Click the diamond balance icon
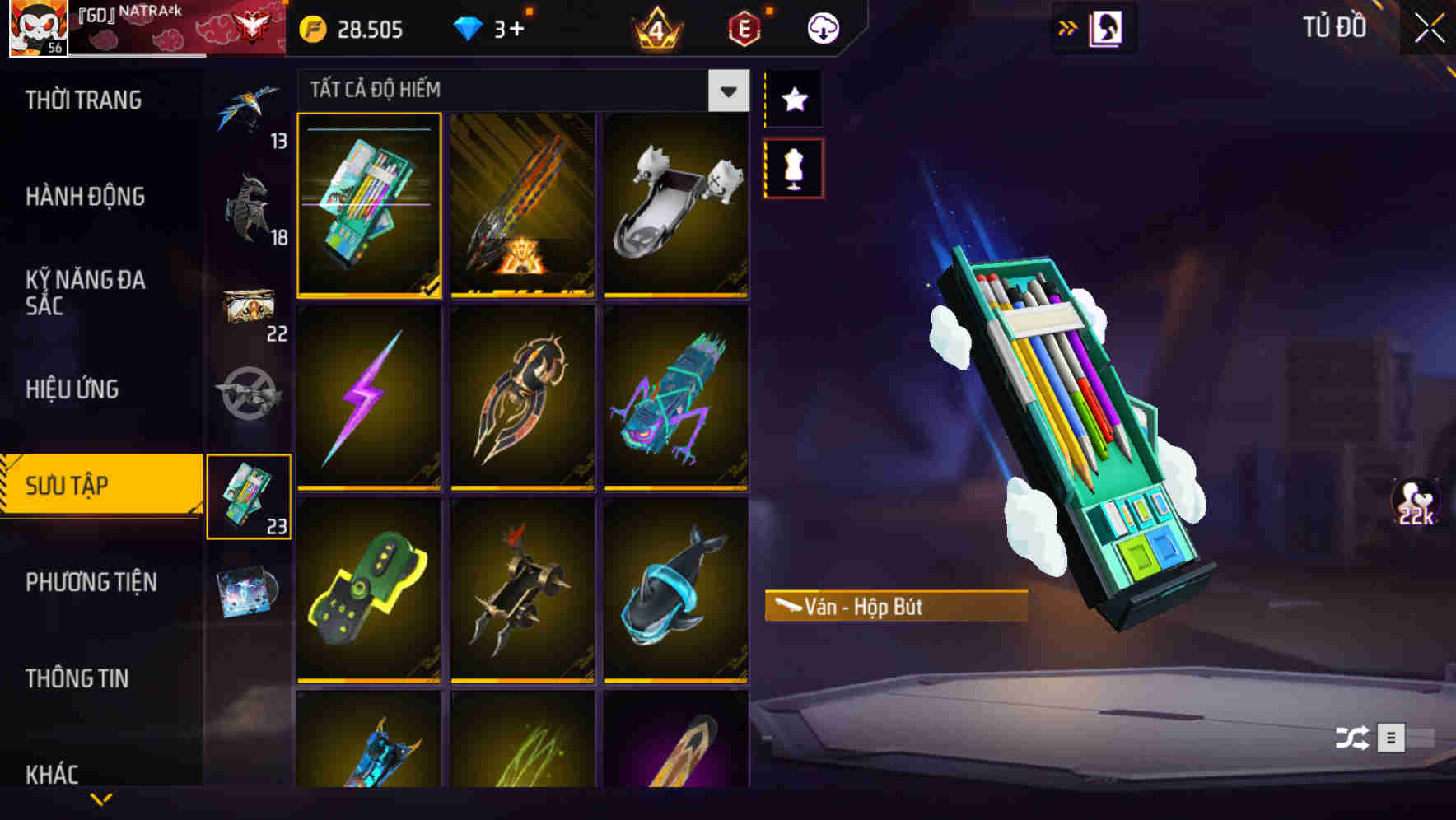 (x=470, y=30)
